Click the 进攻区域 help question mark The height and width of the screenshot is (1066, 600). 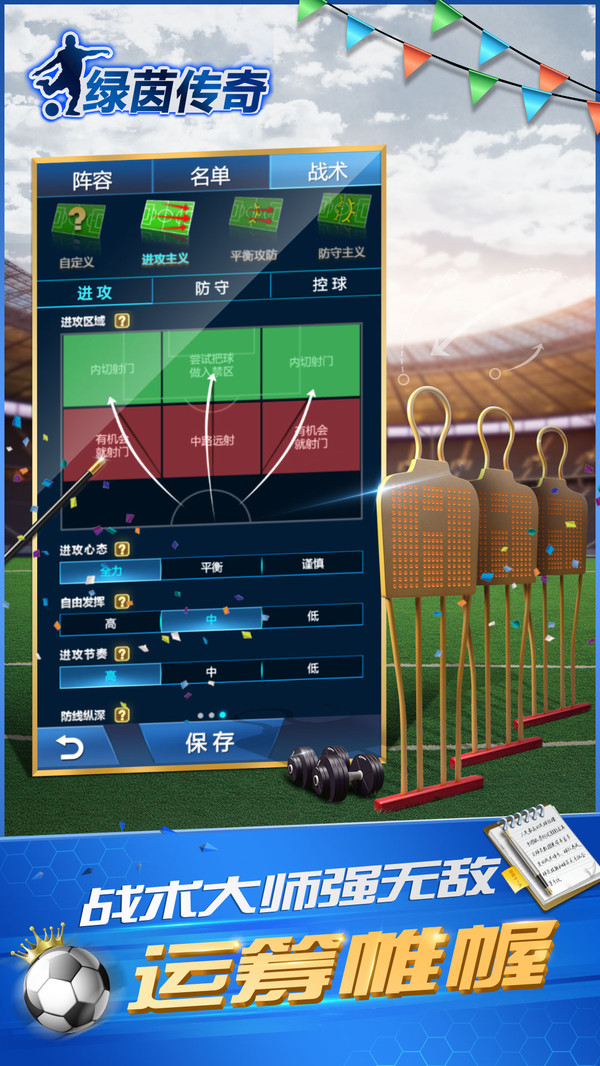pos(122,321)
